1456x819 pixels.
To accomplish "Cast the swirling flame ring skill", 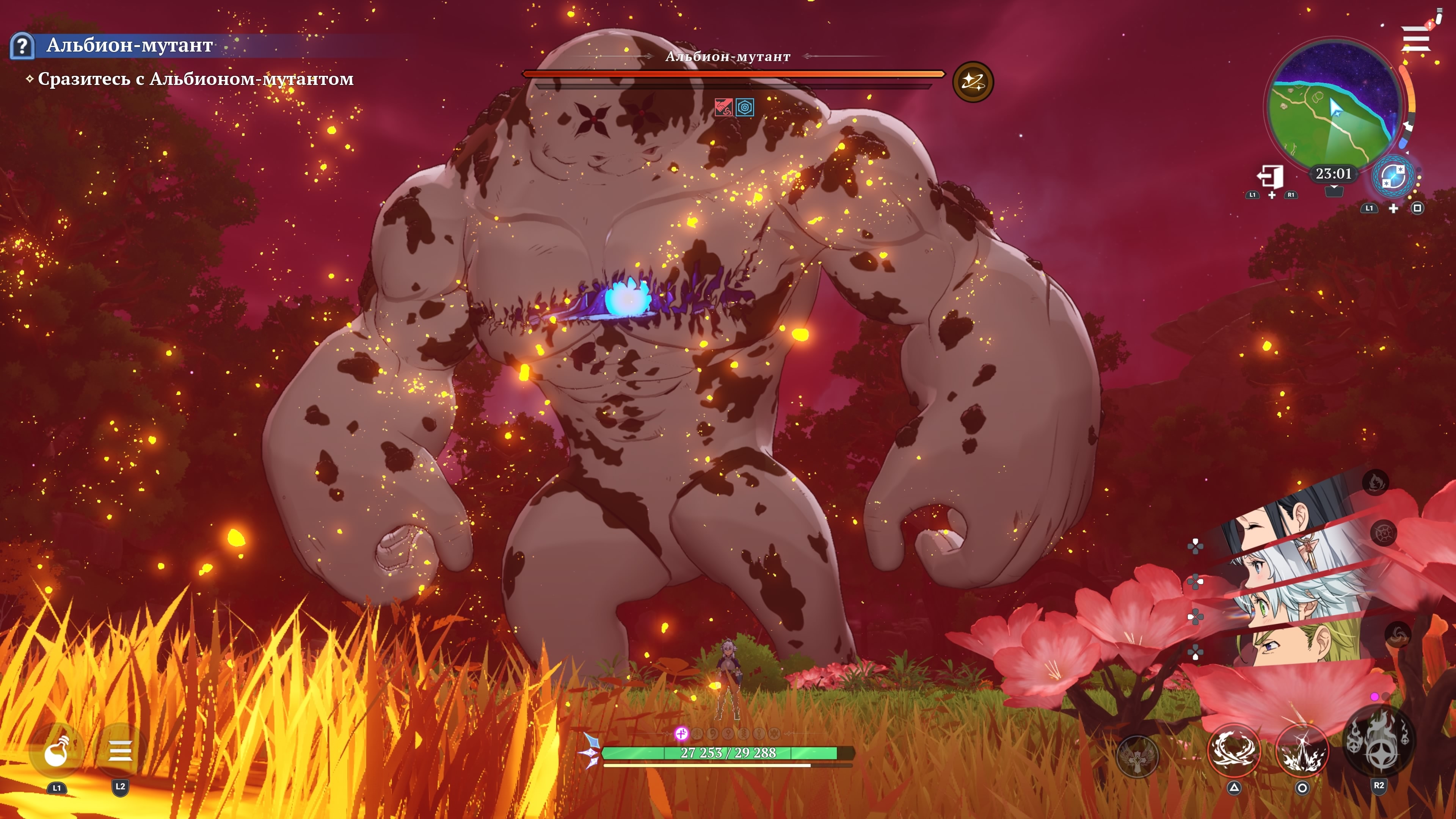I will pos(1234,751).
